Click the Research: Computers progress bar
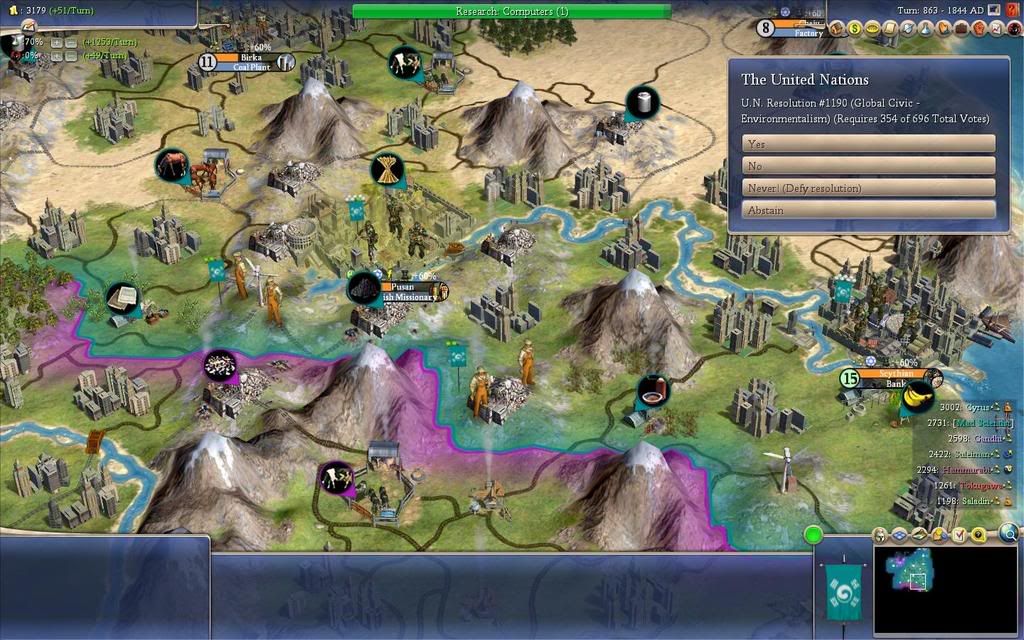 point(511,11)
